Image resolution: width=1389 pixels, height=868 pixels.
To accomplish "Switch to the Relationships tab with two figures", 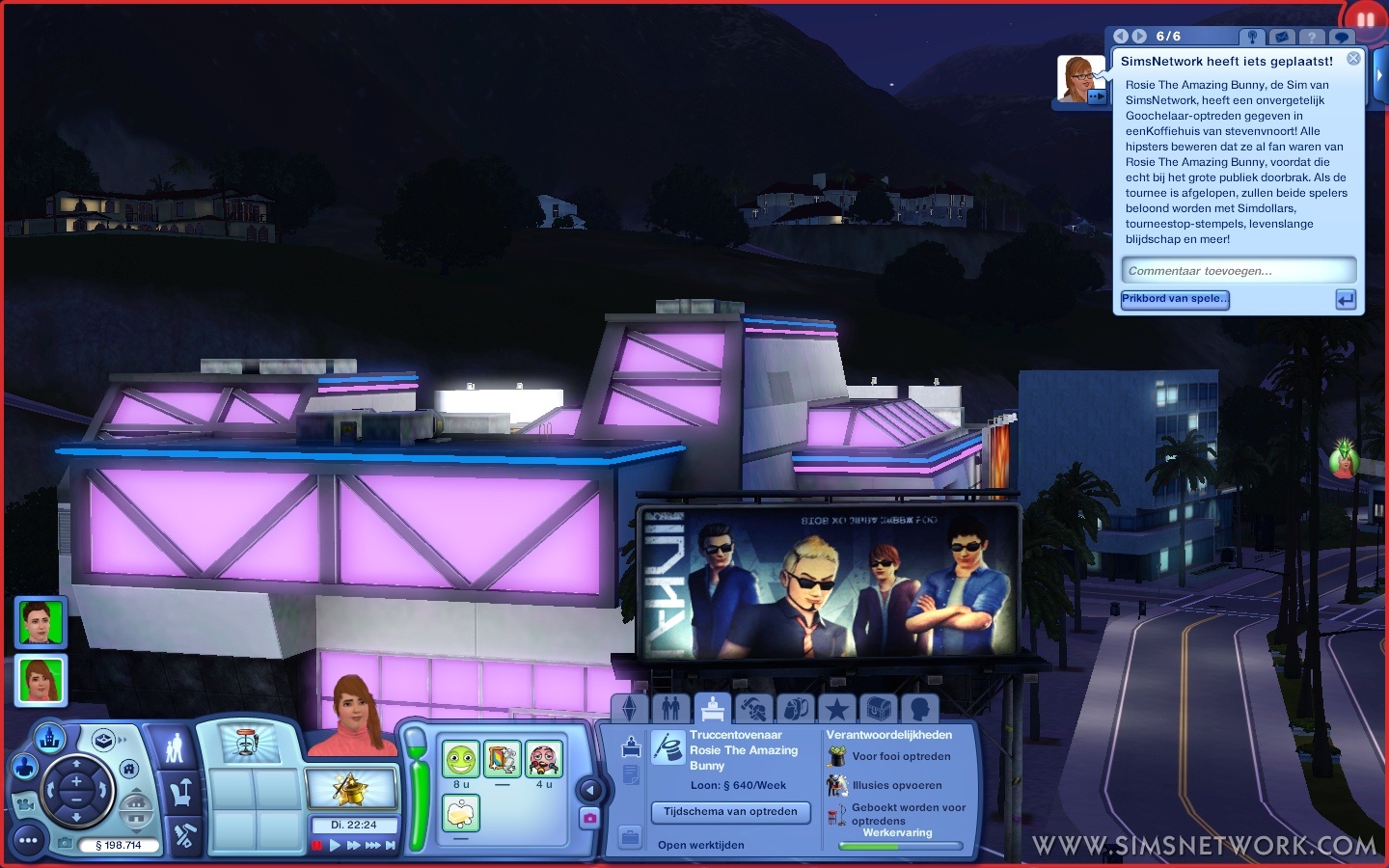I will tap(671, 710).
